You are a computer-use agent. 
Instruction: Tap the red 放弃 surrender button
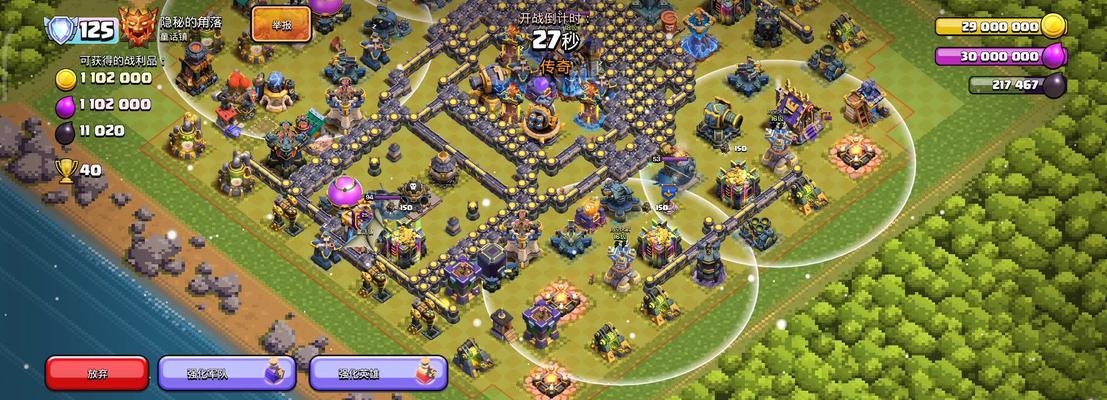click(97, 373)
